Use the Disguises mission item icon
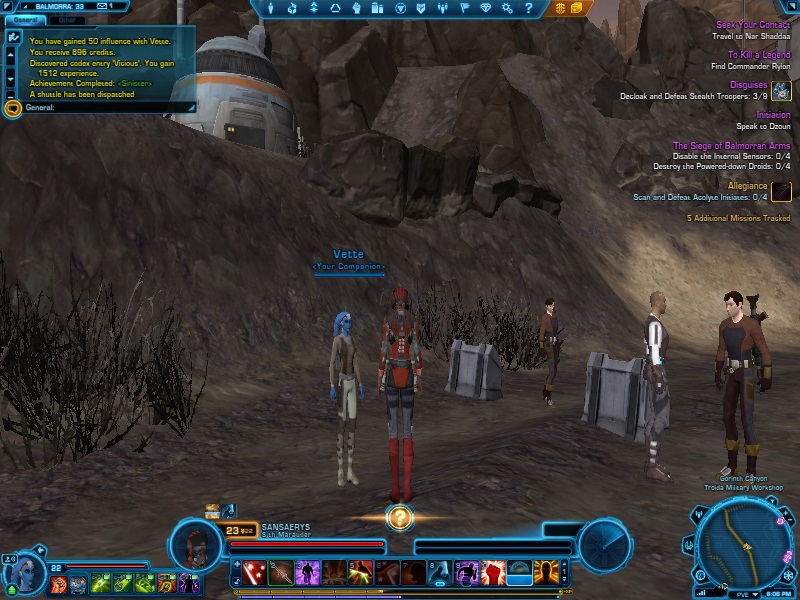 pos(781,91)
